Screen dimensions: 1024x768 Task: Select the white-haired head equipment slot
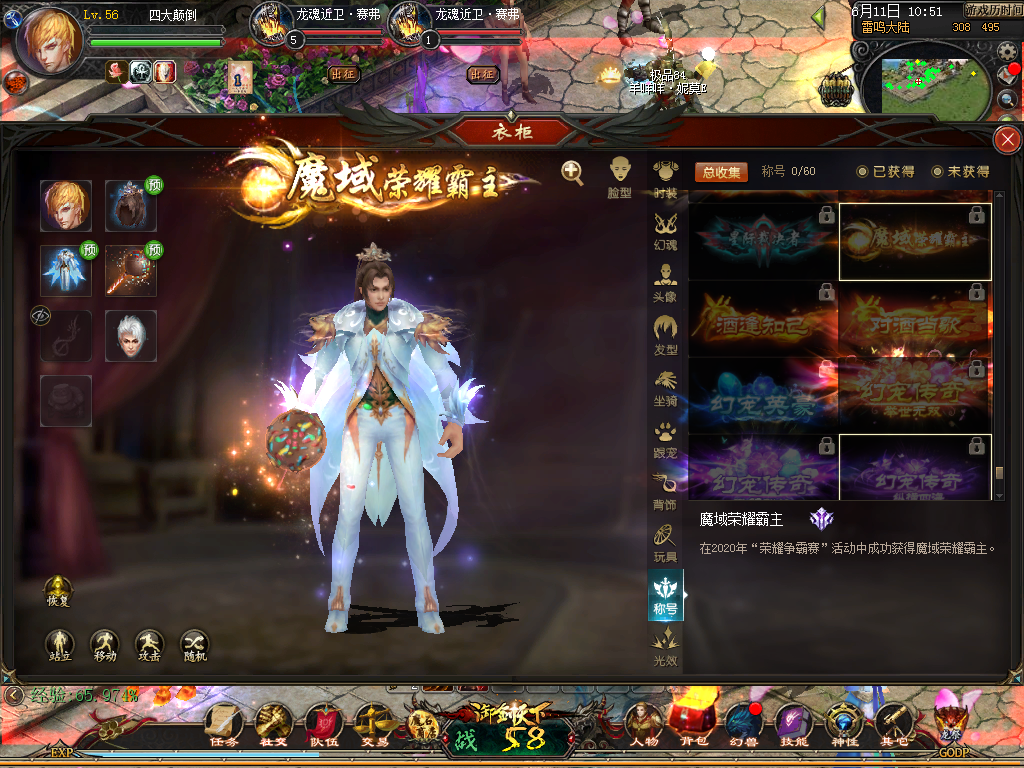click(x=131, y=336)
